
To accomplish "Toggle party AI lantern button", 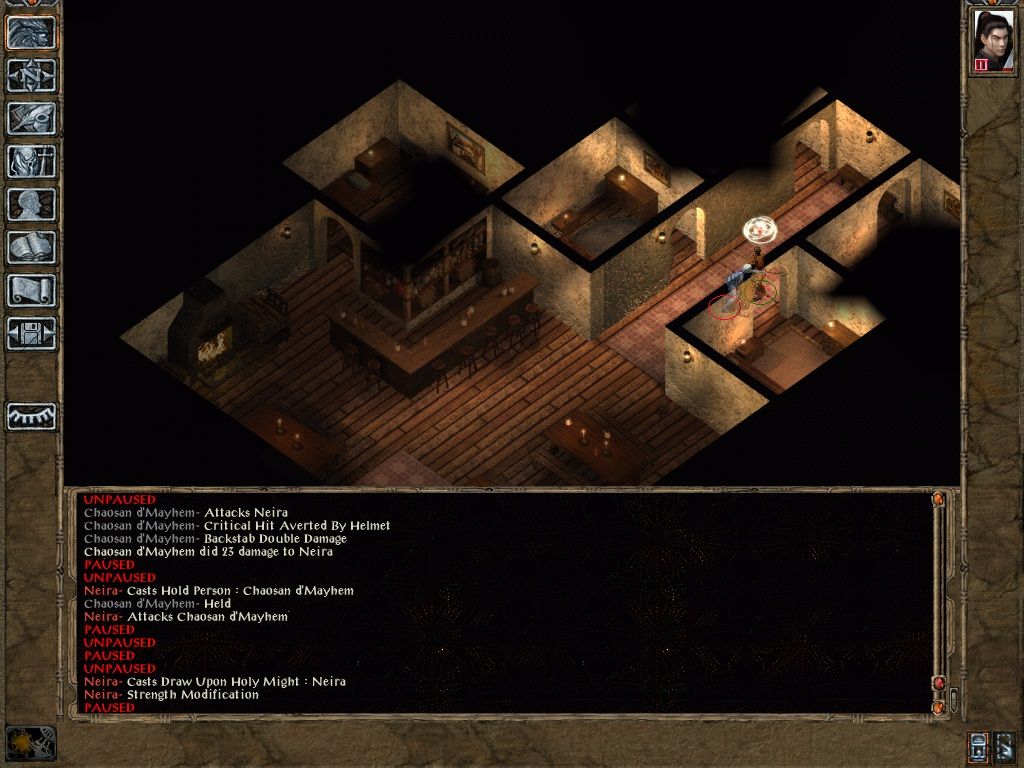I will (x=979, y=746).
